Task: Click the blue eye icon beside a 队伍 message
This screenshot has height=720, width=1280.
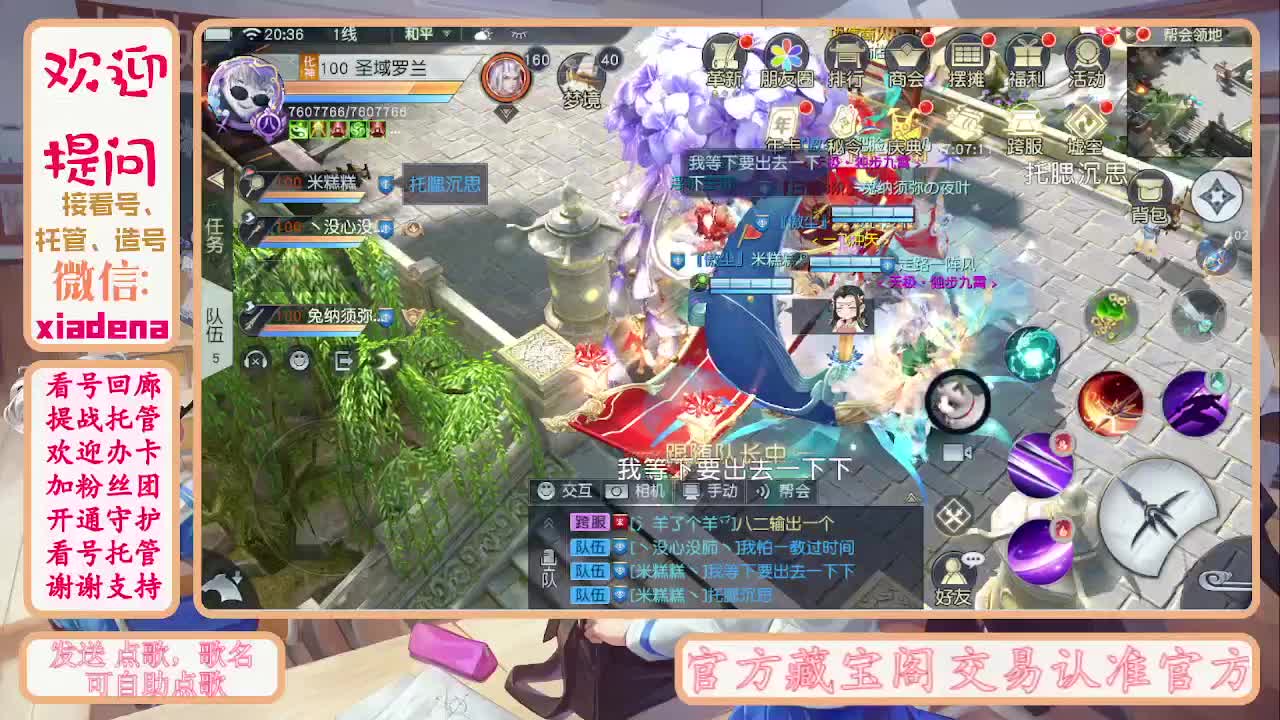Action: pyautogui.click(x=618, y=547)
